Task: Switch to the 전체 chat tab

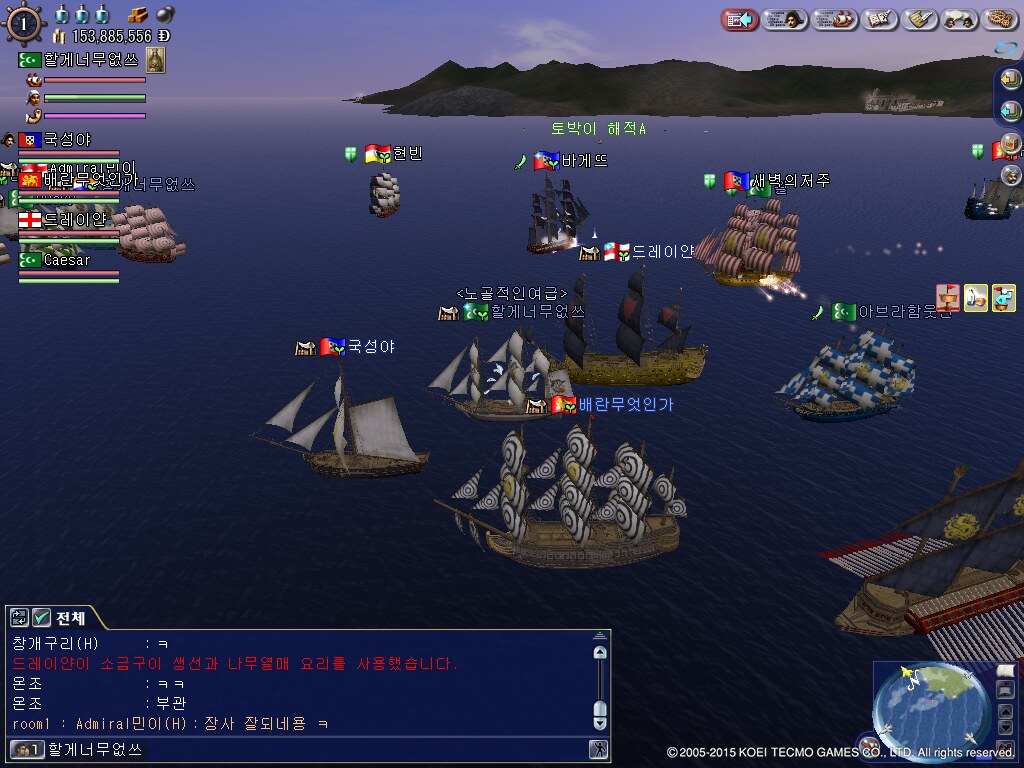Action: pyautogui.click(x=70, y=618)
